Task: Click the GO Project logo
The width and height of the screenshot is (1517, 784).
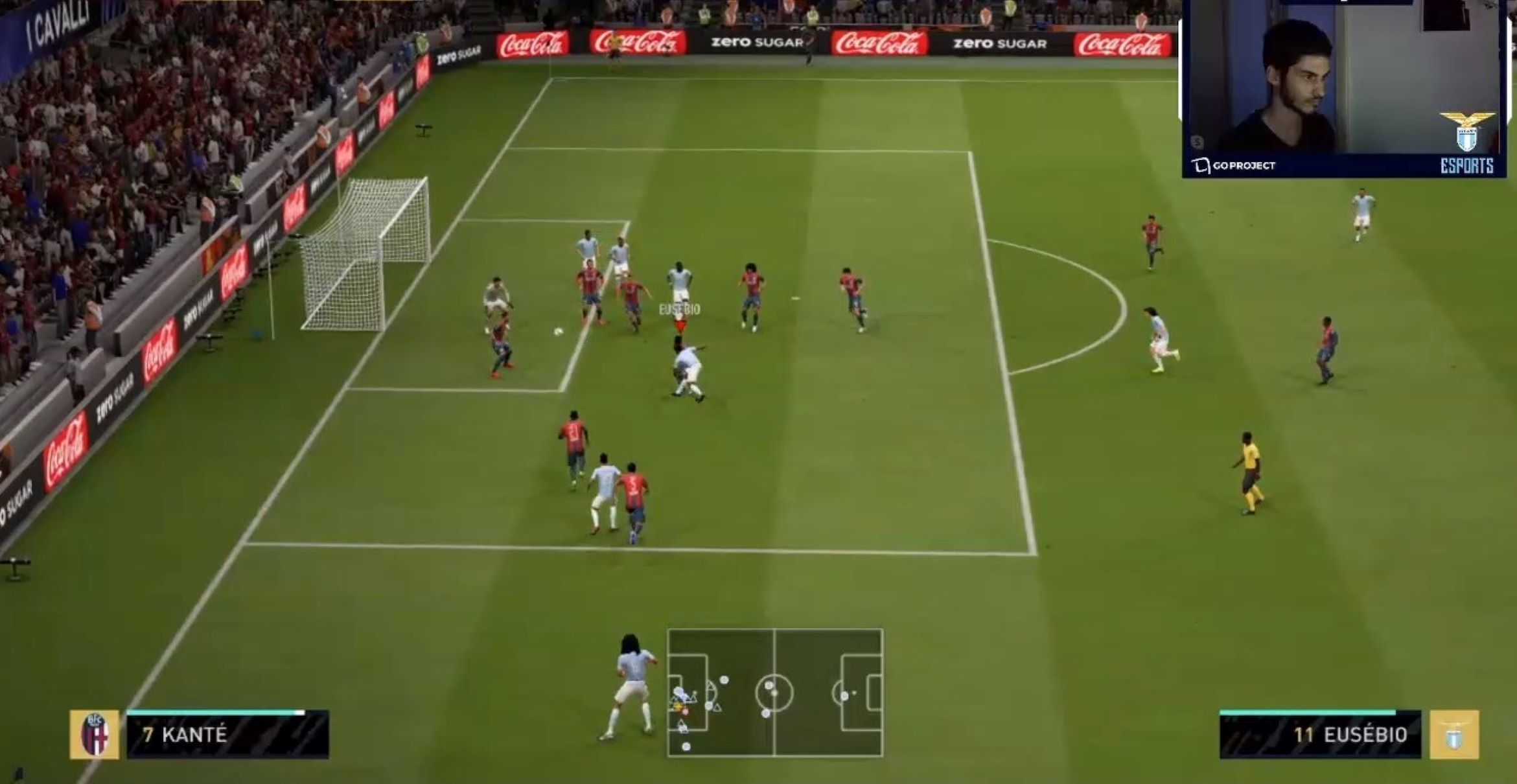Action: [1234, 165]
